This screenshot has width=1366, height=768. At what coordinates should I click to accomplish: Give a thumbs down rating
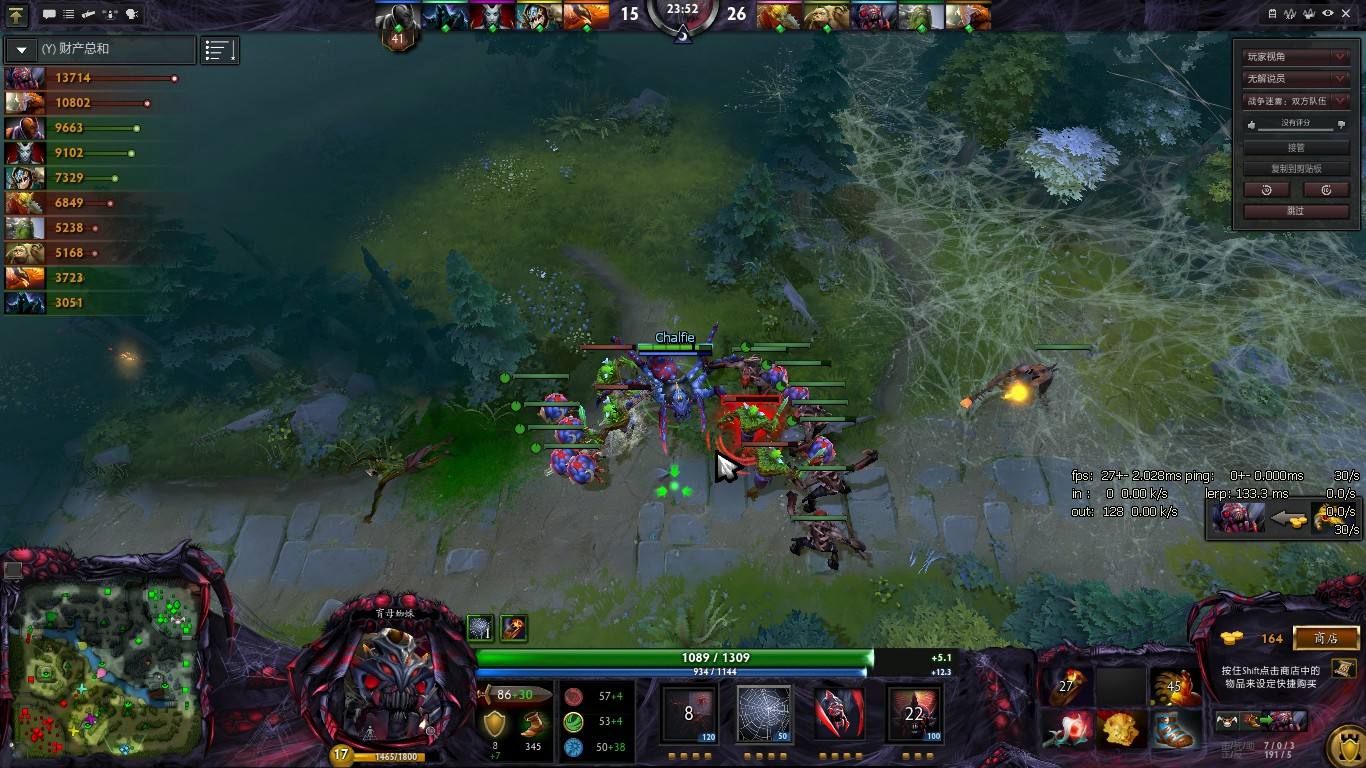(x=1341, y=125)
